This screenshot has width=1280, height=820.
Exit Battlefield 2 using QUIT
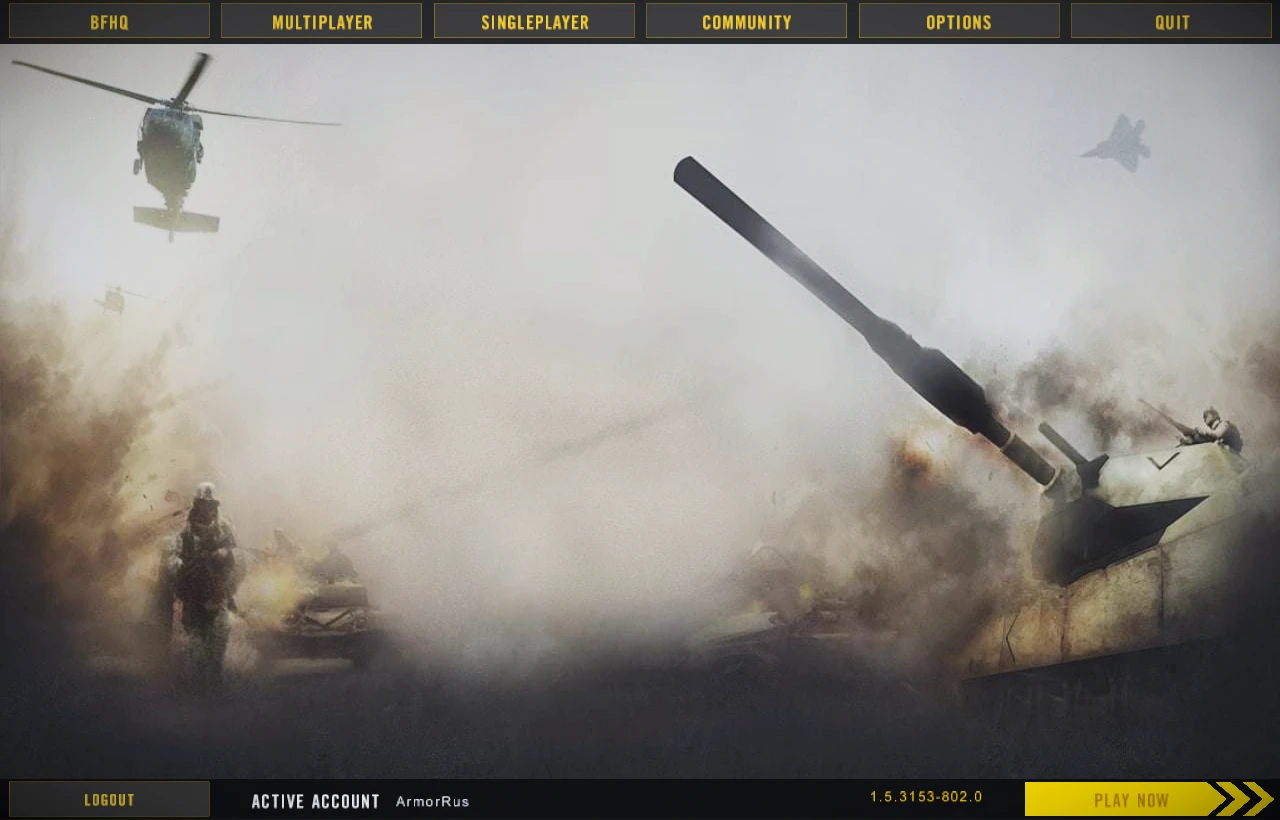pos(1171,20)
